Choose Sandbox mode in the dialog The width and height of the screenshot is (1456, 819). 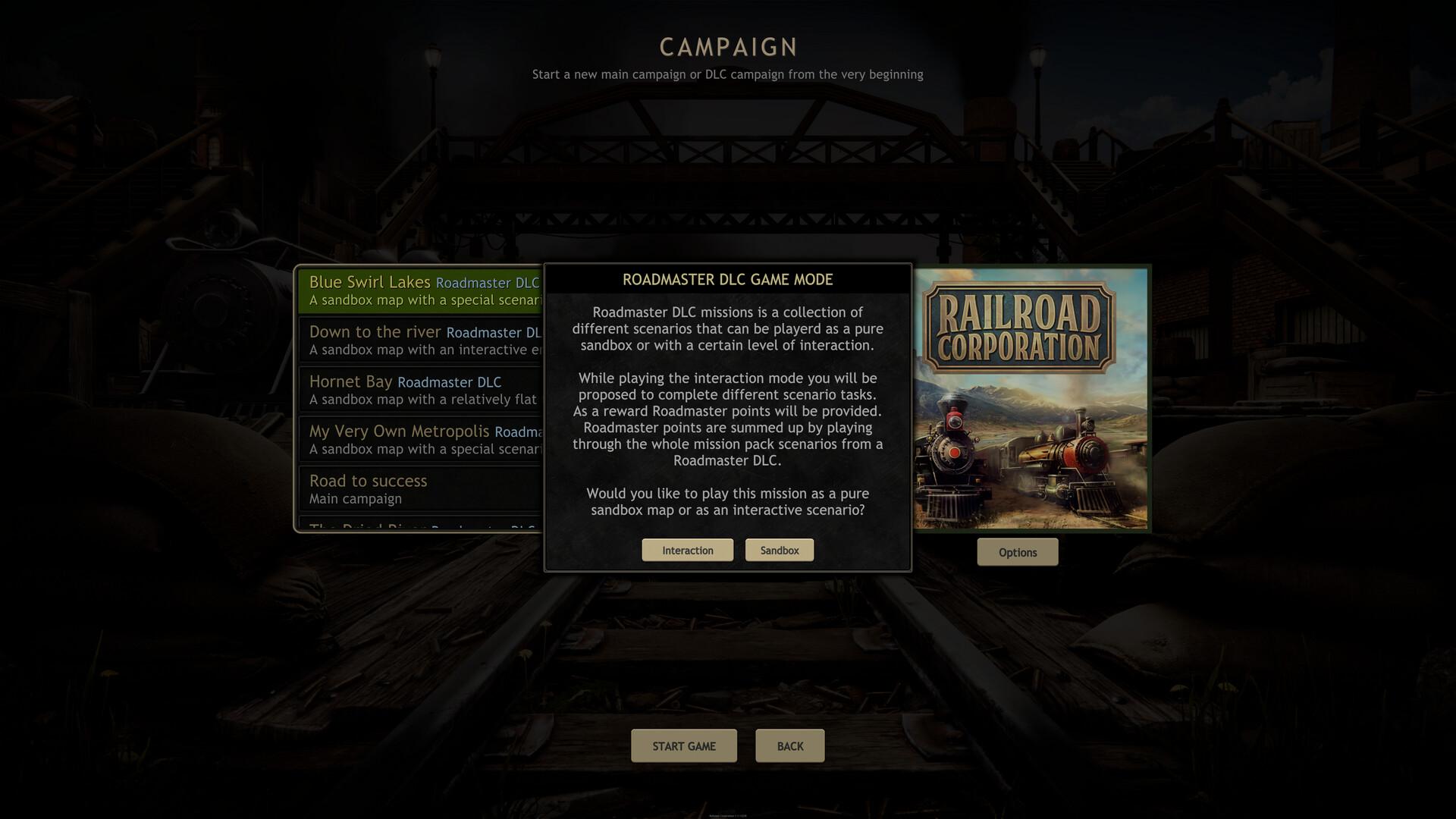pyautogui.click(x=779, y=550)
